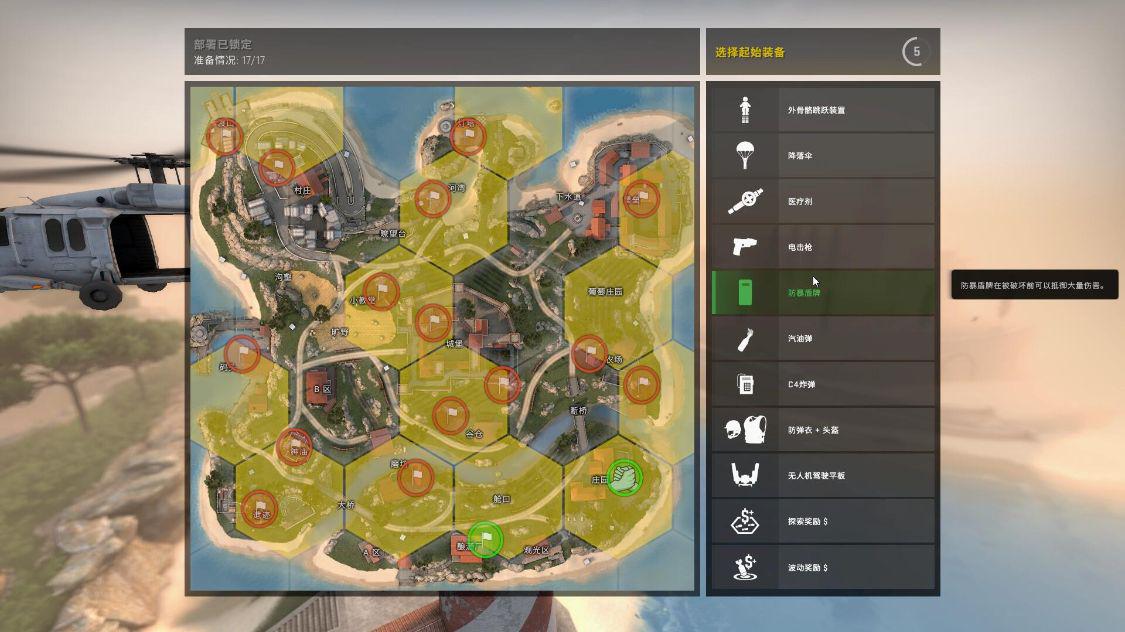Choose the 降落伞 parachute as starting gear
Image resolution: width=1125 pixels, height=632 pixels.
[822, 156]
